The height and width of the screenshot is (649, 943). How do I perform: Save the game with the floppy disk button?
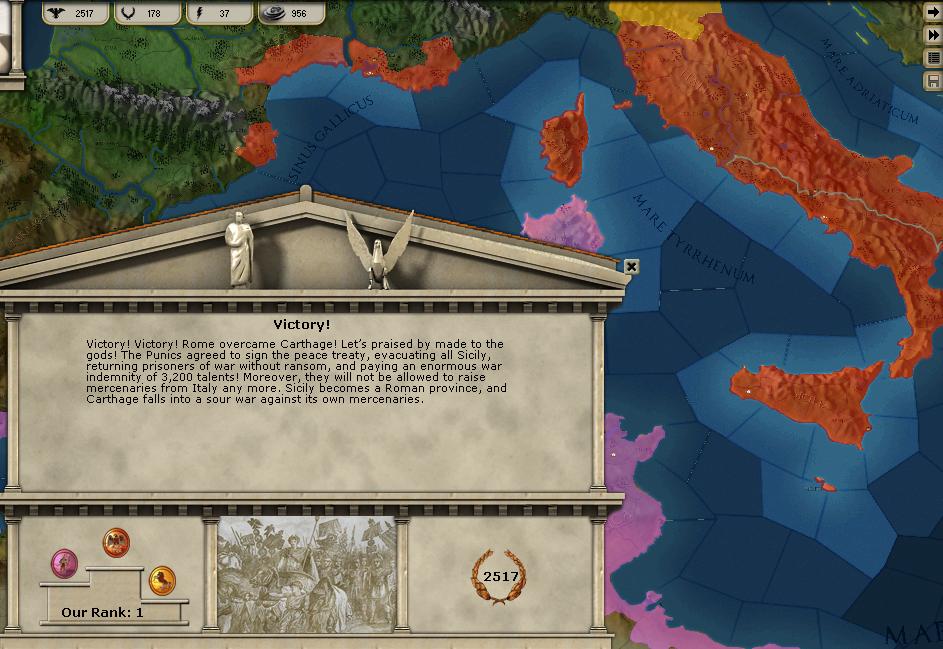click(x=933, y=80)
